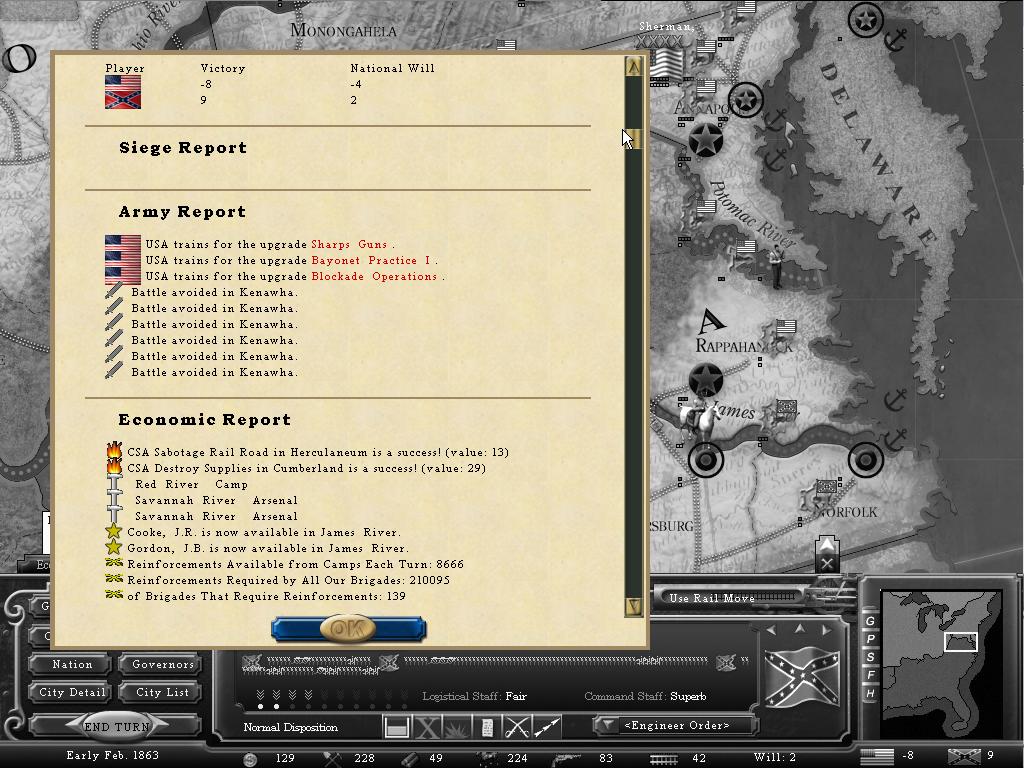Select the P map filter button
1024x768 pixels.
(870, 639)
